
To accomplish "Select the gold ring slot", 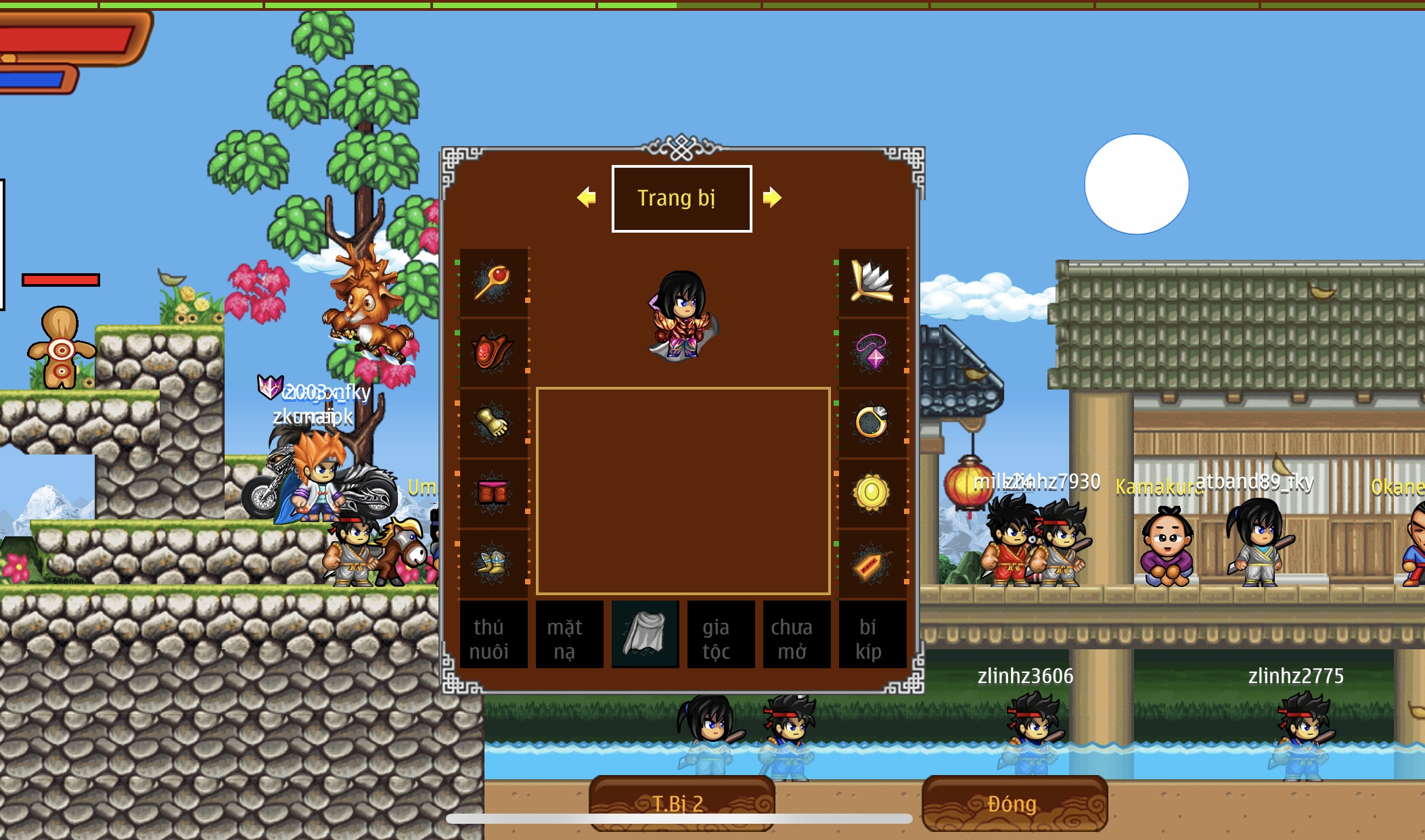I will point(872,423).
